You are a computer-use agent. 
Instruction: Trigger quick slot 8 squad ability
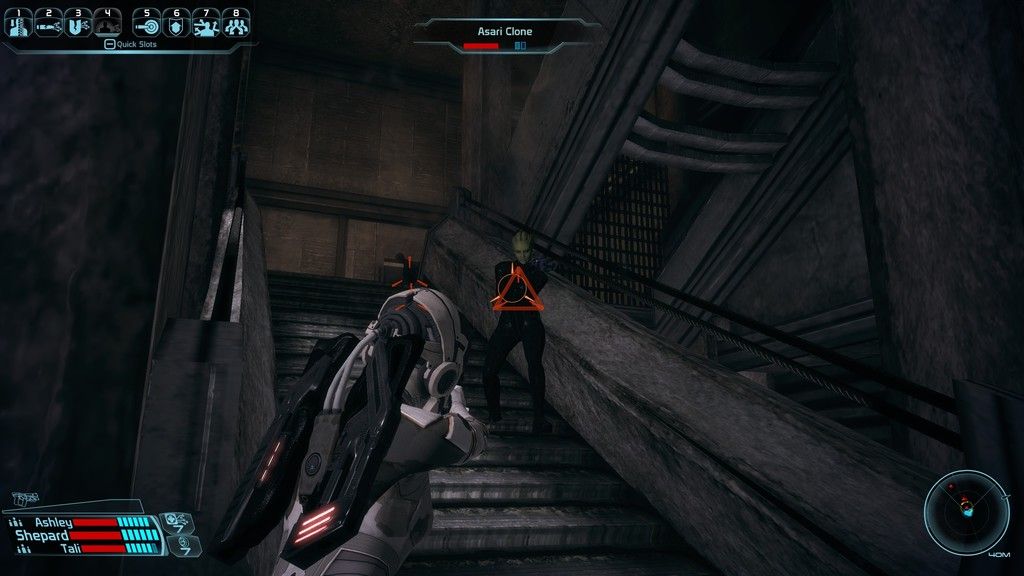pyautogui.click(x=237, y=24)
